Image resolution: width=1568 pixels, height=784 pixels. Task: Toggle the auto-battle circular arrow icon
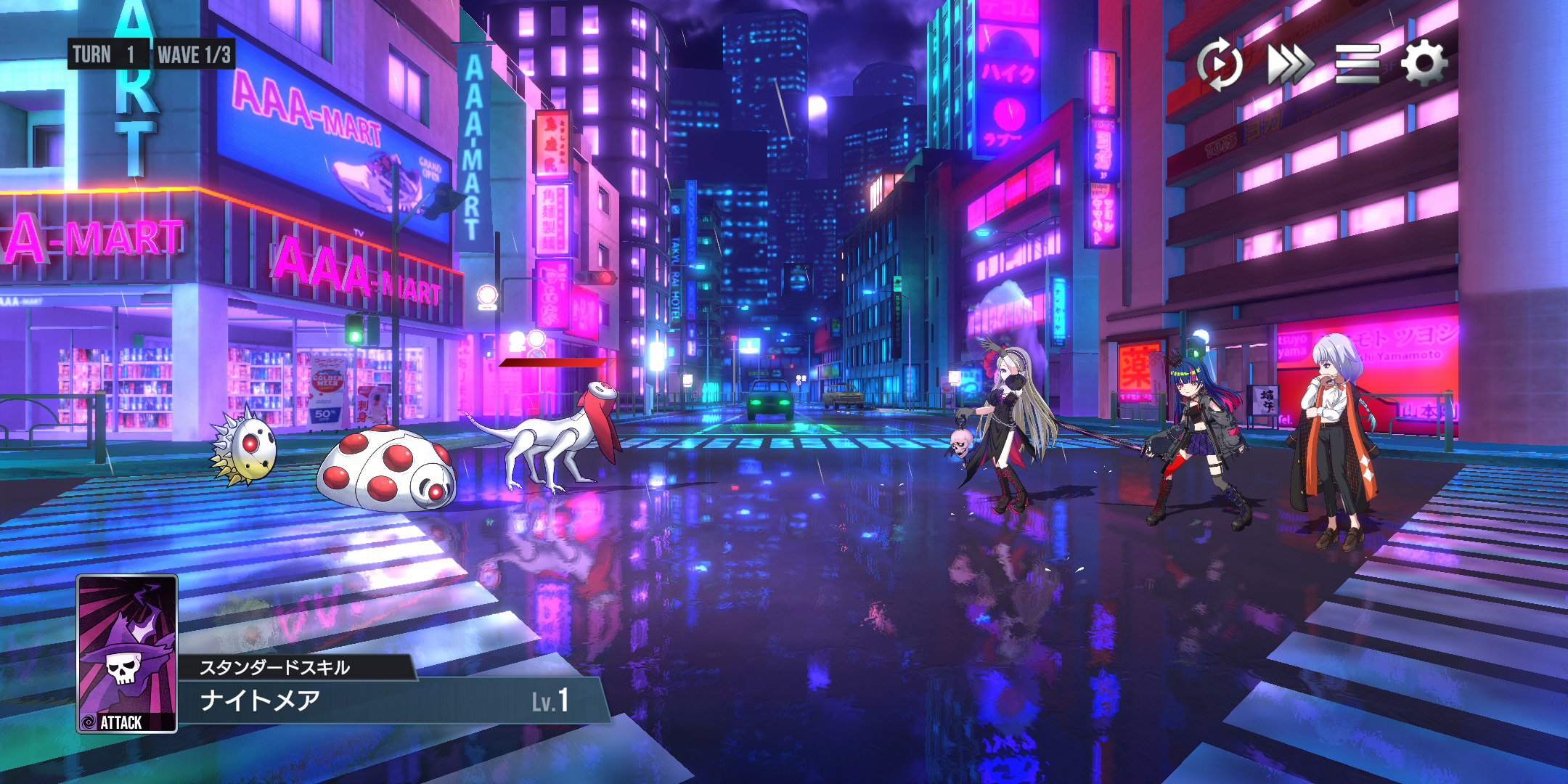[1220, 64]
